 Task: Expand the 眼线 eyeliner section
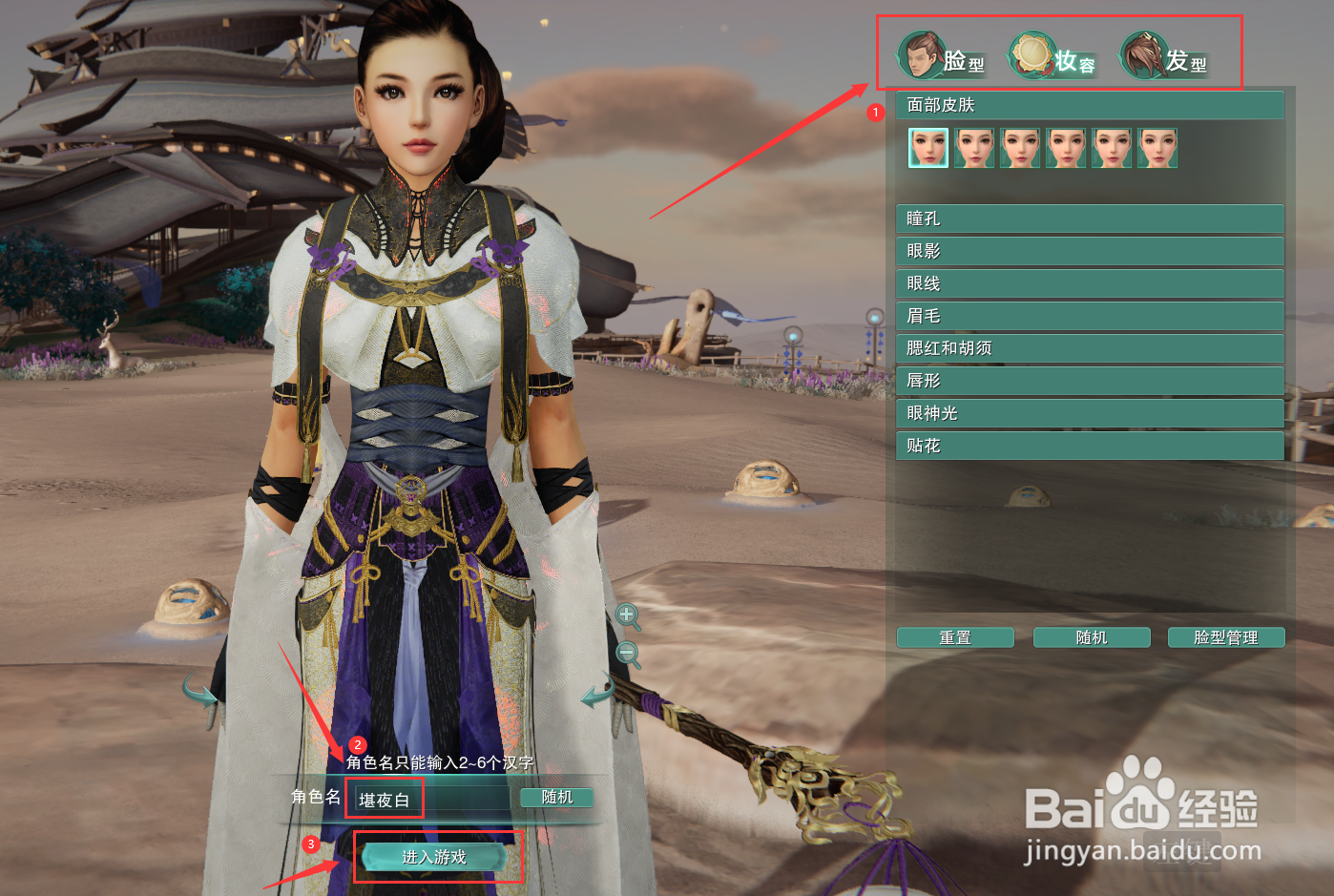(1089, 283)
